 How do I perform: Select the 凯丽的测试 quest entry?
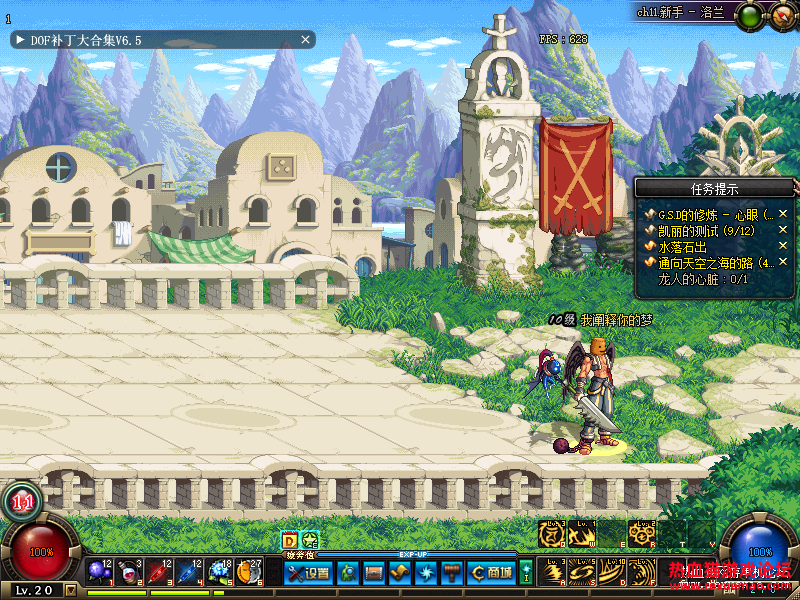[x=706, y=231]
